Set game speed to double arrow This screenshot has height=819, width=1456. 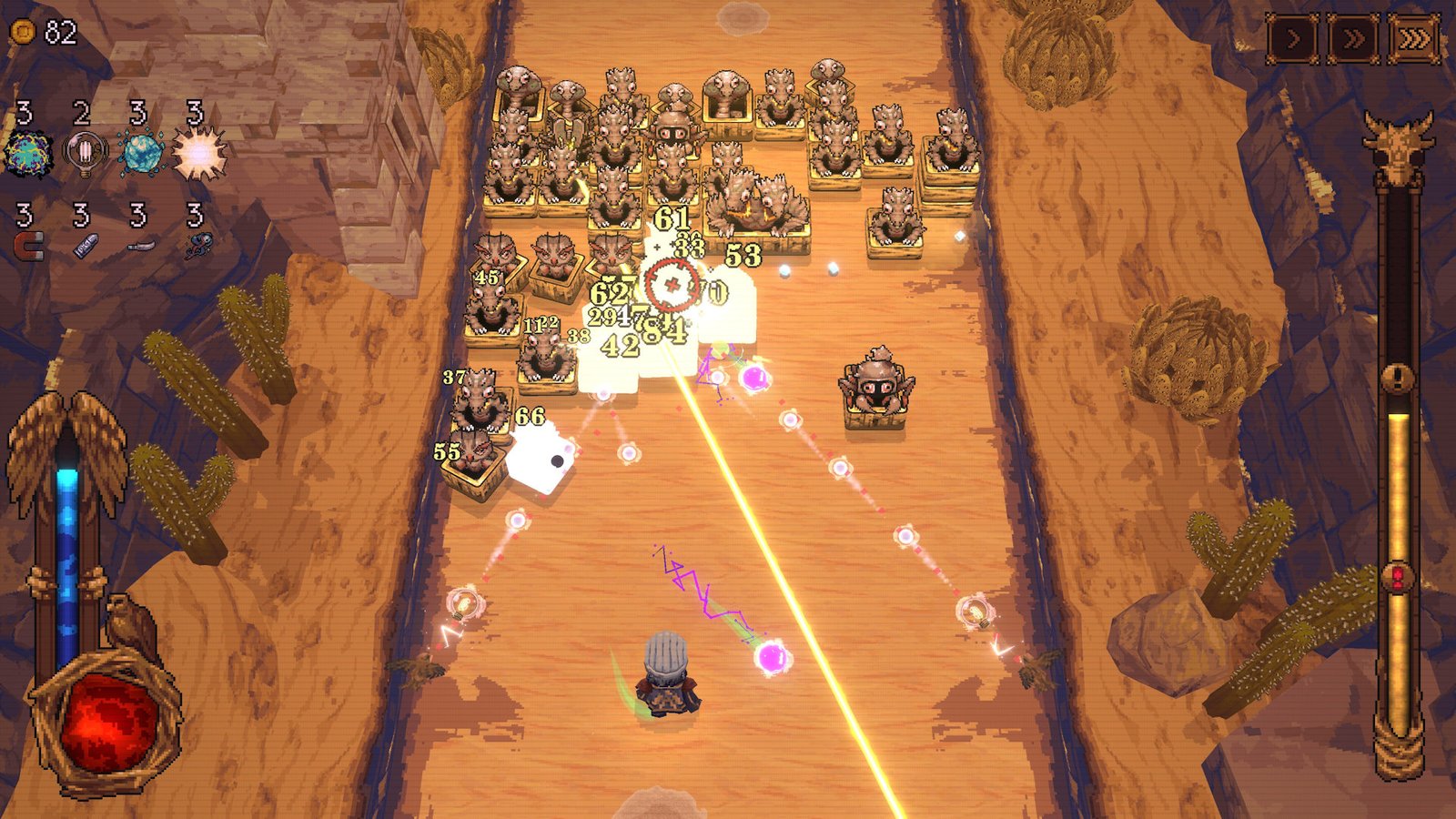pyautogui.click(x=1353, y=40)
